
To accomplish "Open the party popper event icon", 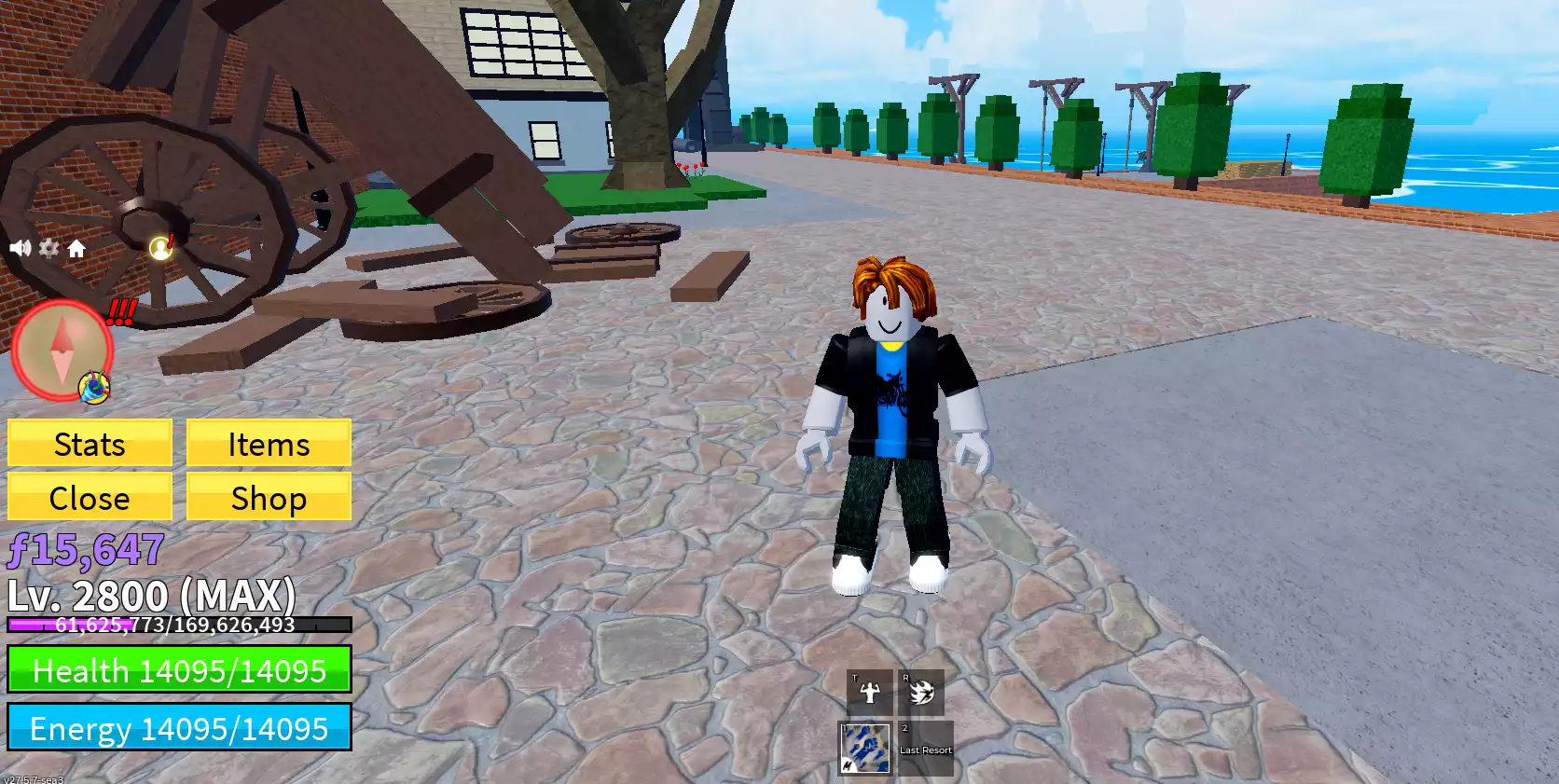I will 94,387.
